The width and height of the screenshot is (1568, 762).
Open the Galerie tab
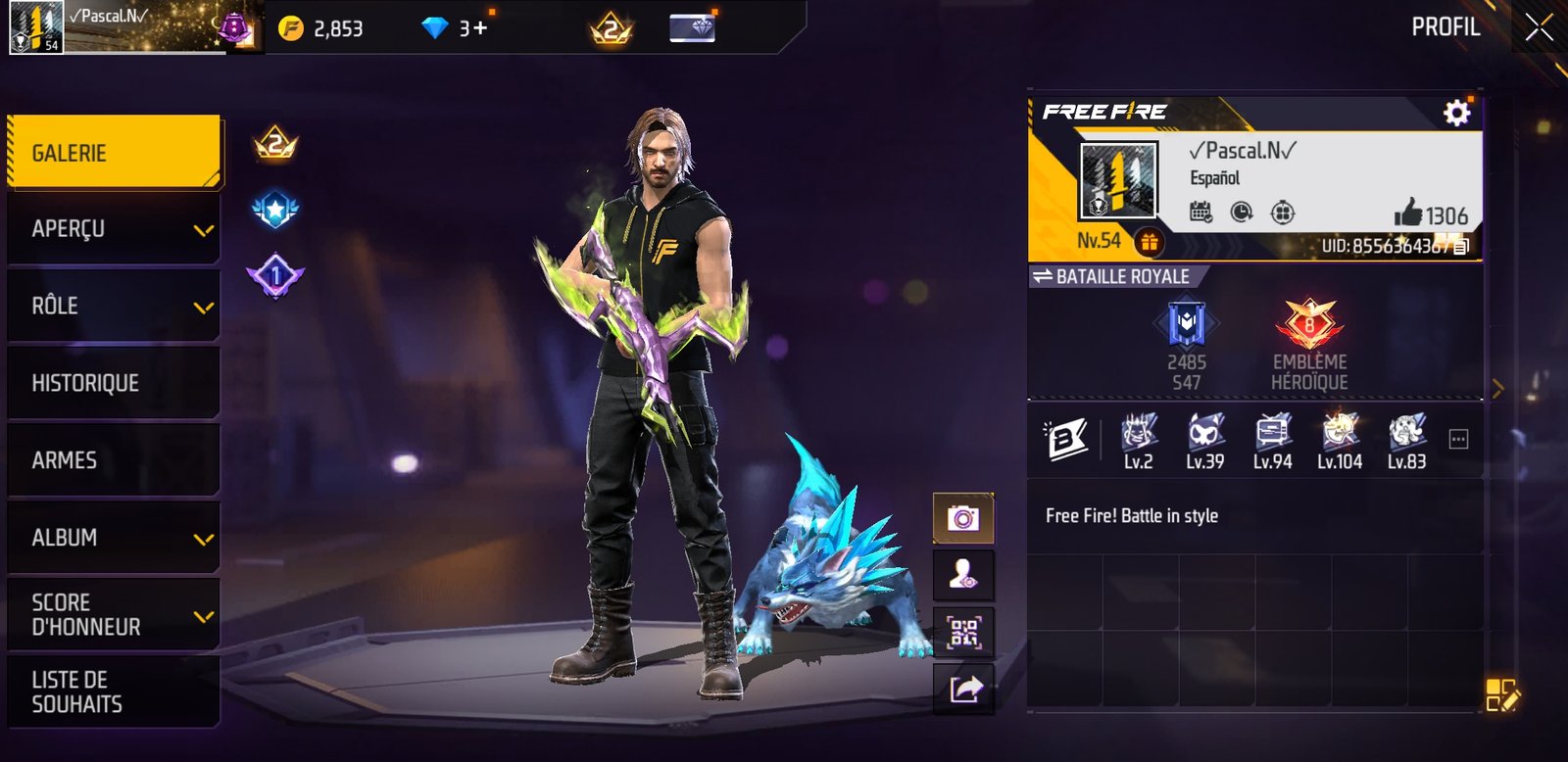click(114, 153)
